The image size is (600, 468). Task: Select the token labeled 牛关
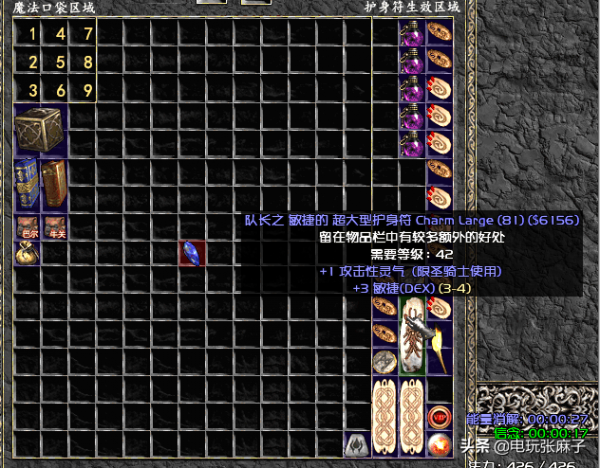(54, 225)
